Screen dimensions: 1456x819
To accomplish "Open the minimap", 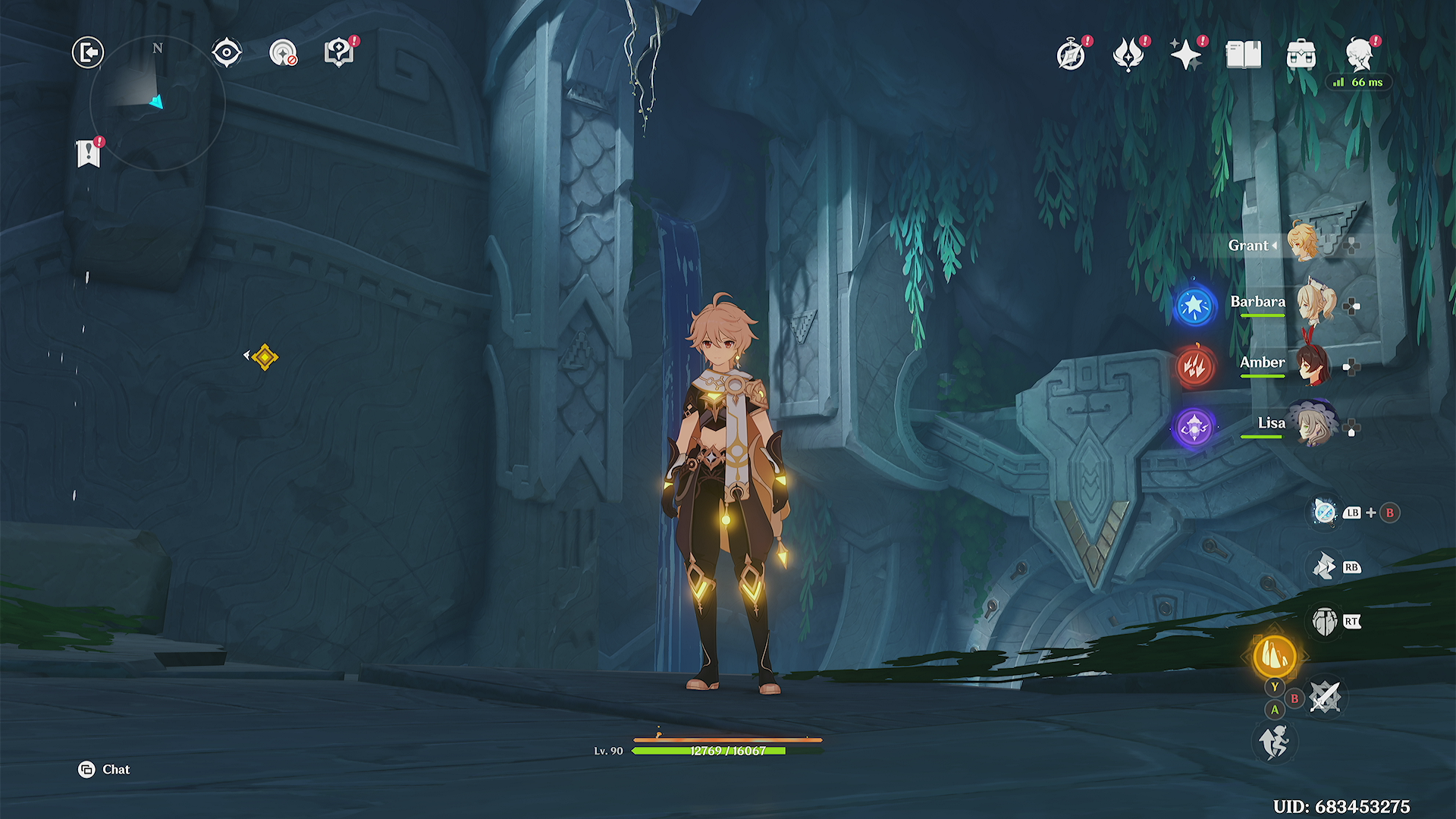I will [x=157, y=102].
